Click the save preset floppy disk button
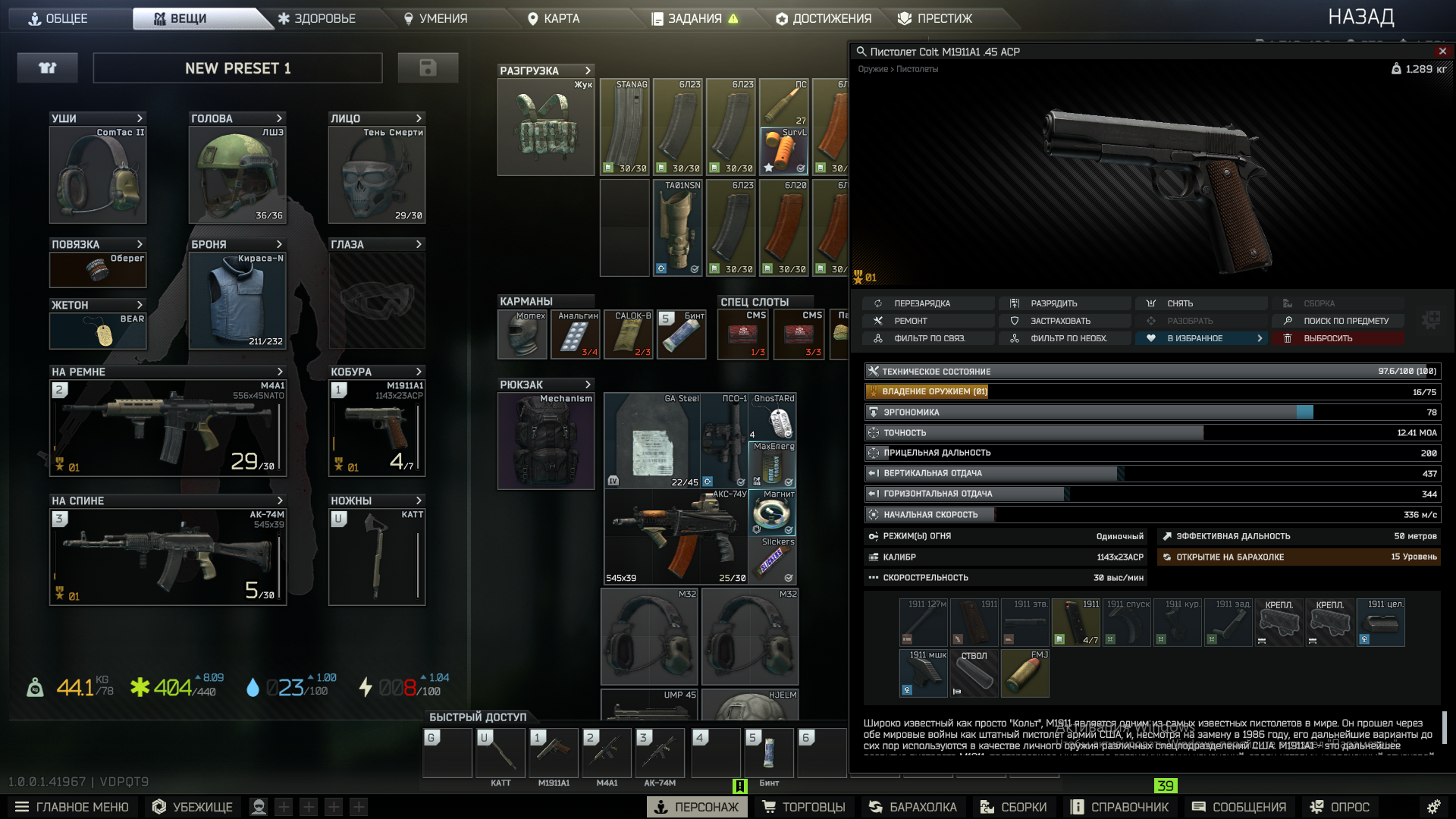Screen dimensions: 1456x819 [428, 68]
